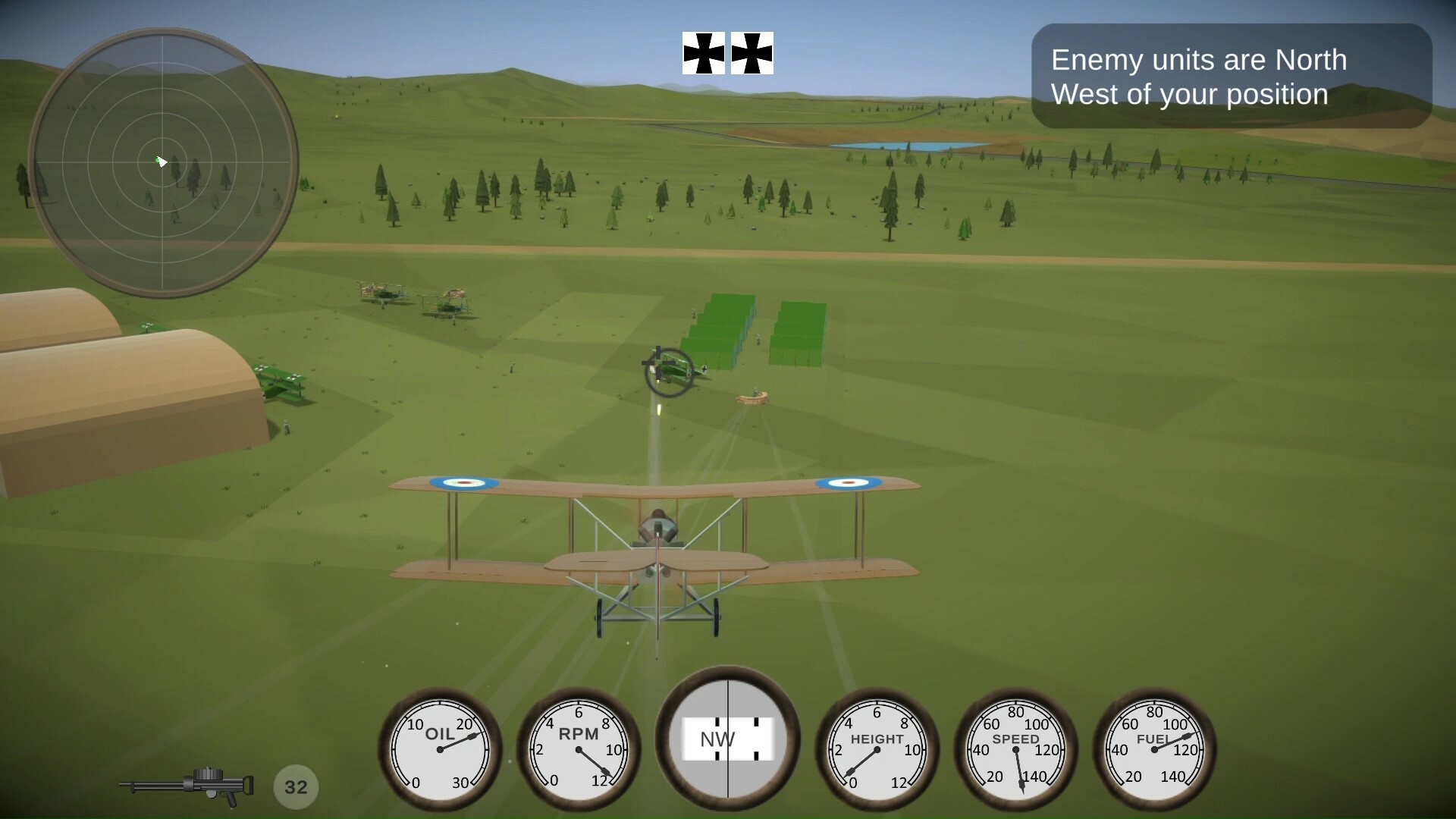The height and width of the screenshot is (819, 1456).
Task: Click the OIL pressure gauge
Action: coord(440,751)
